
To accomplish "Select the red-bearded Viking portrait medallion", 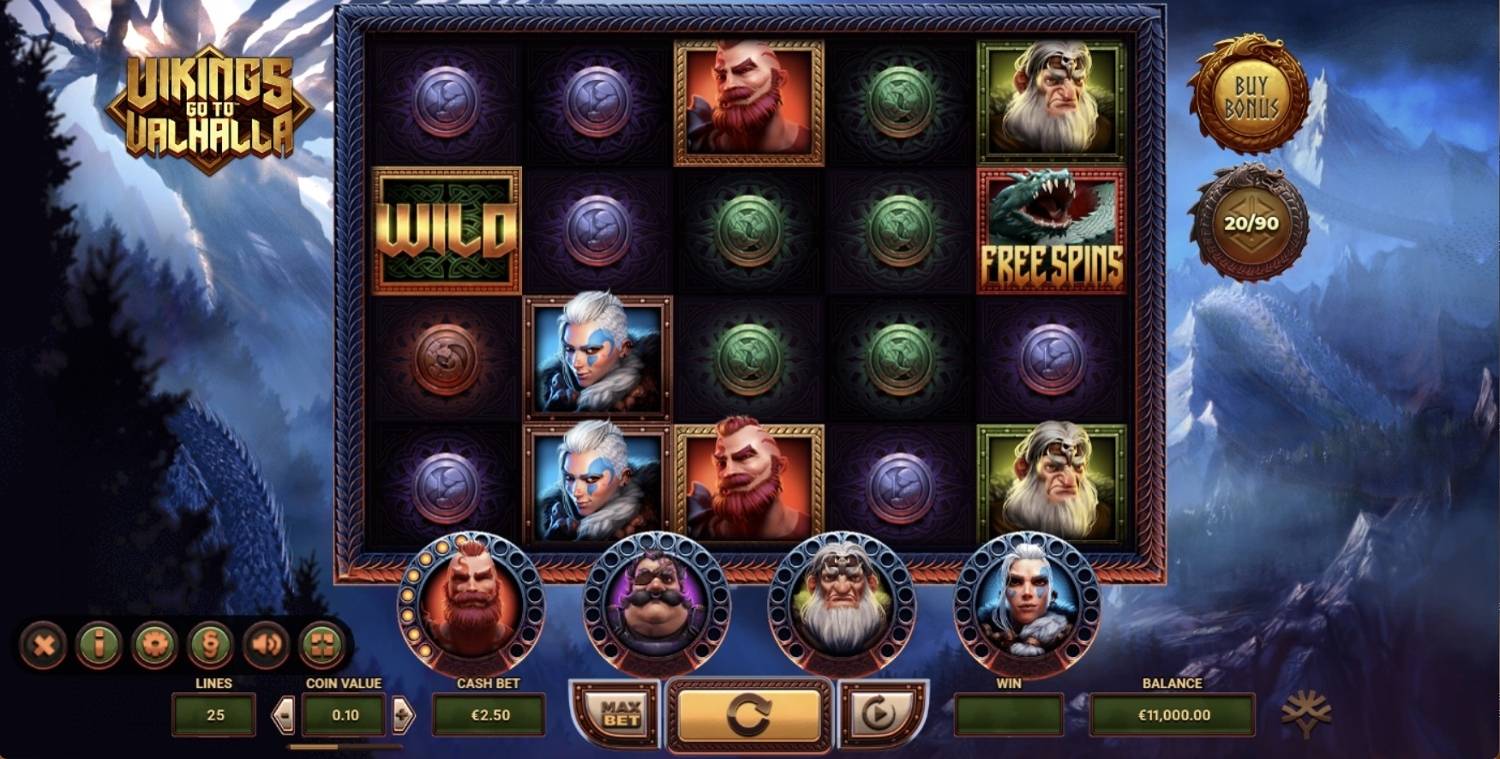I will [x=470, y=605].
